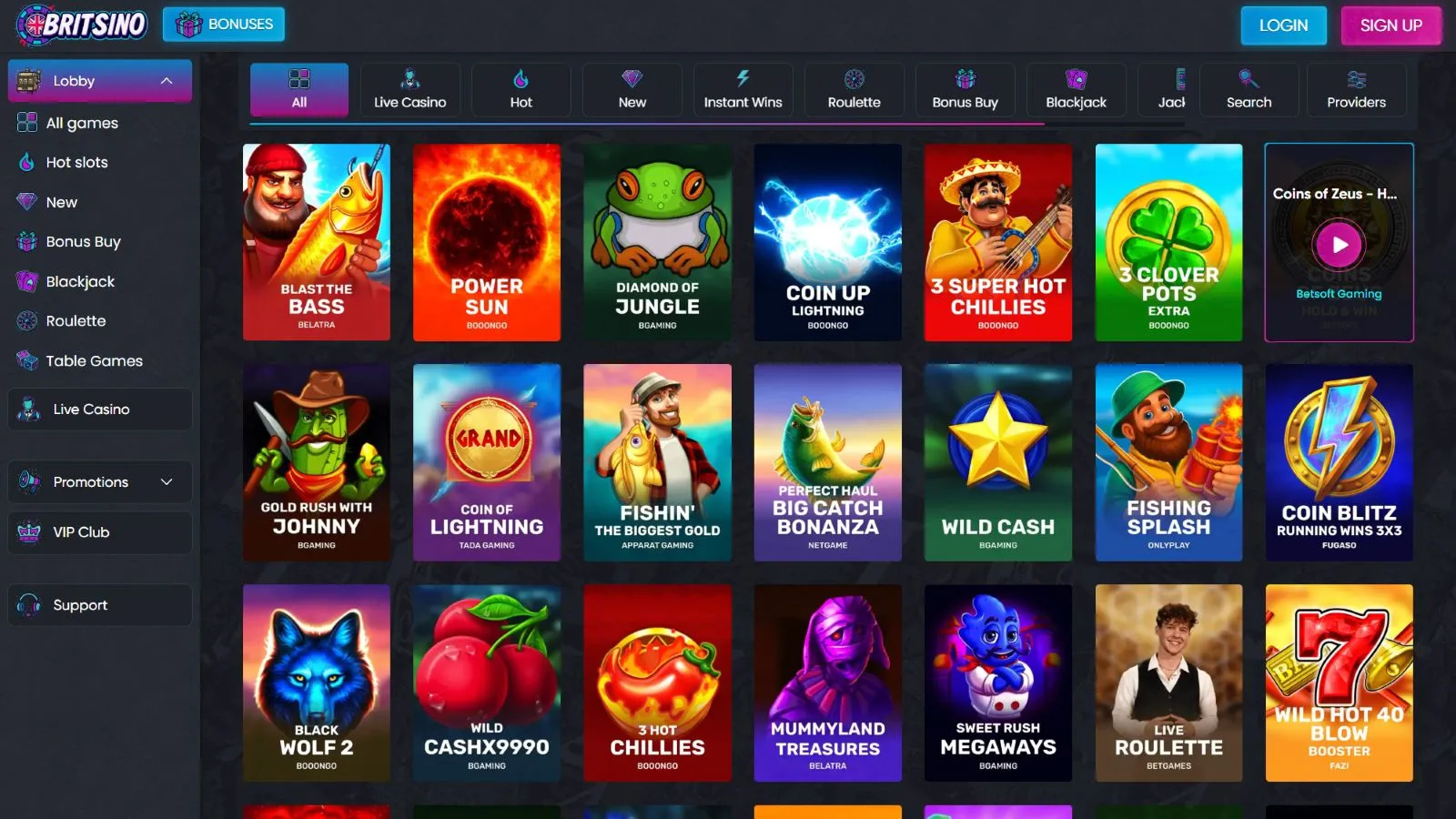Switch to the Live Casino tab
This screenshot has width=1456, height=819.
[x=409, y=89]
